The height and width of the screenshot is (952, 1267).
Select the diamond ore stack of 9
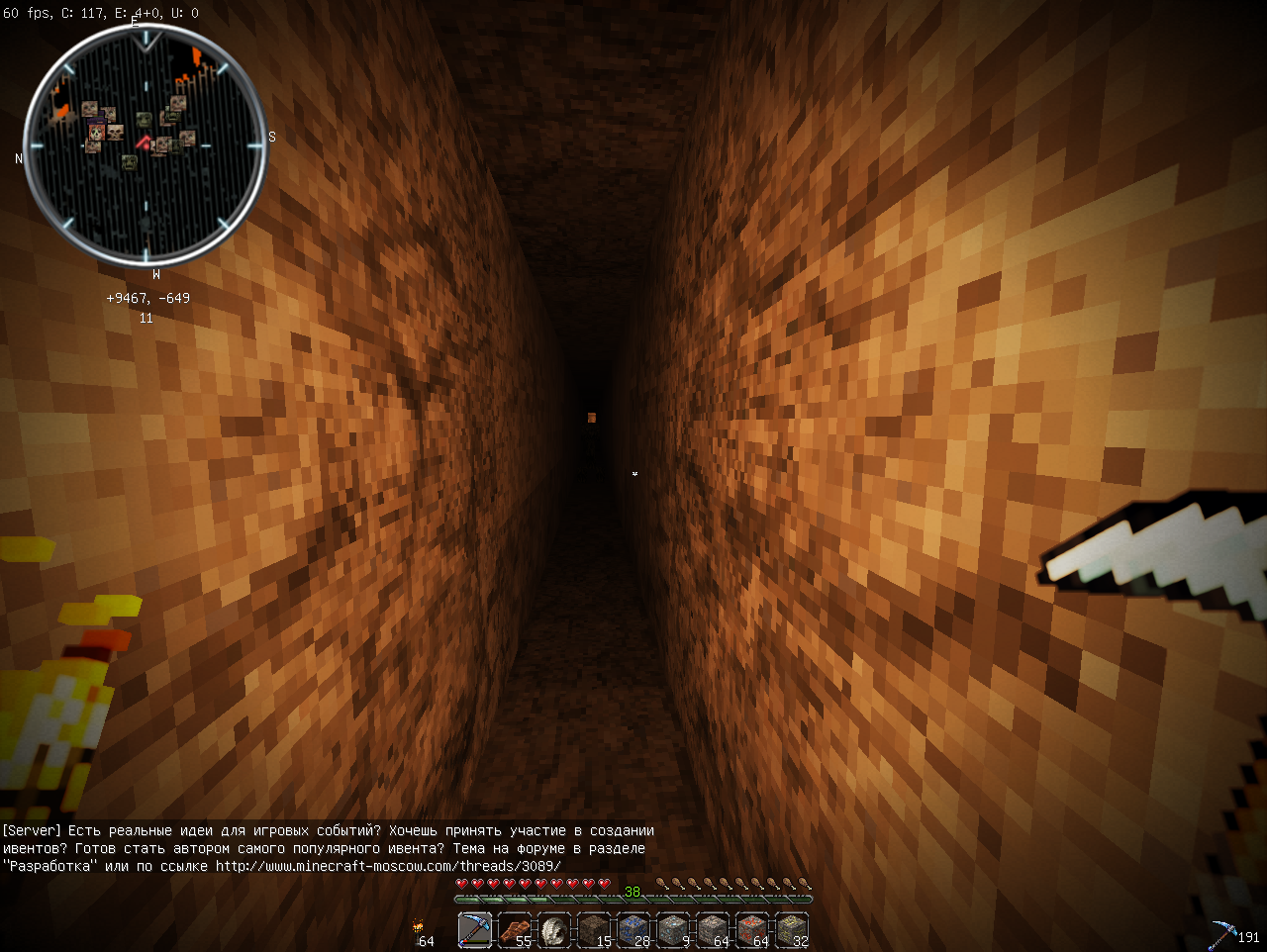pyautogui.click(x=673, y=930)
